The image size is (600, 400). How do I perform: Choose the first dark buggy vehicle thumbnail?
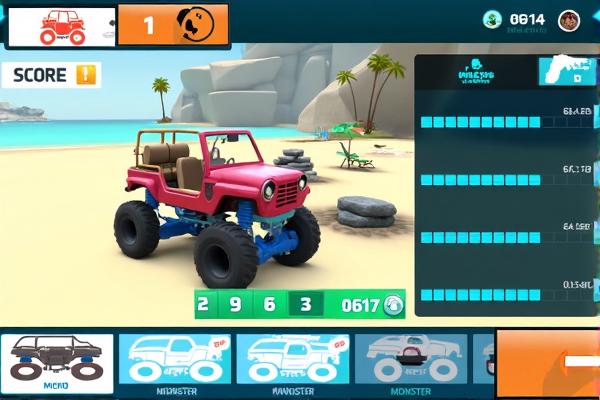tap(56, 362)
